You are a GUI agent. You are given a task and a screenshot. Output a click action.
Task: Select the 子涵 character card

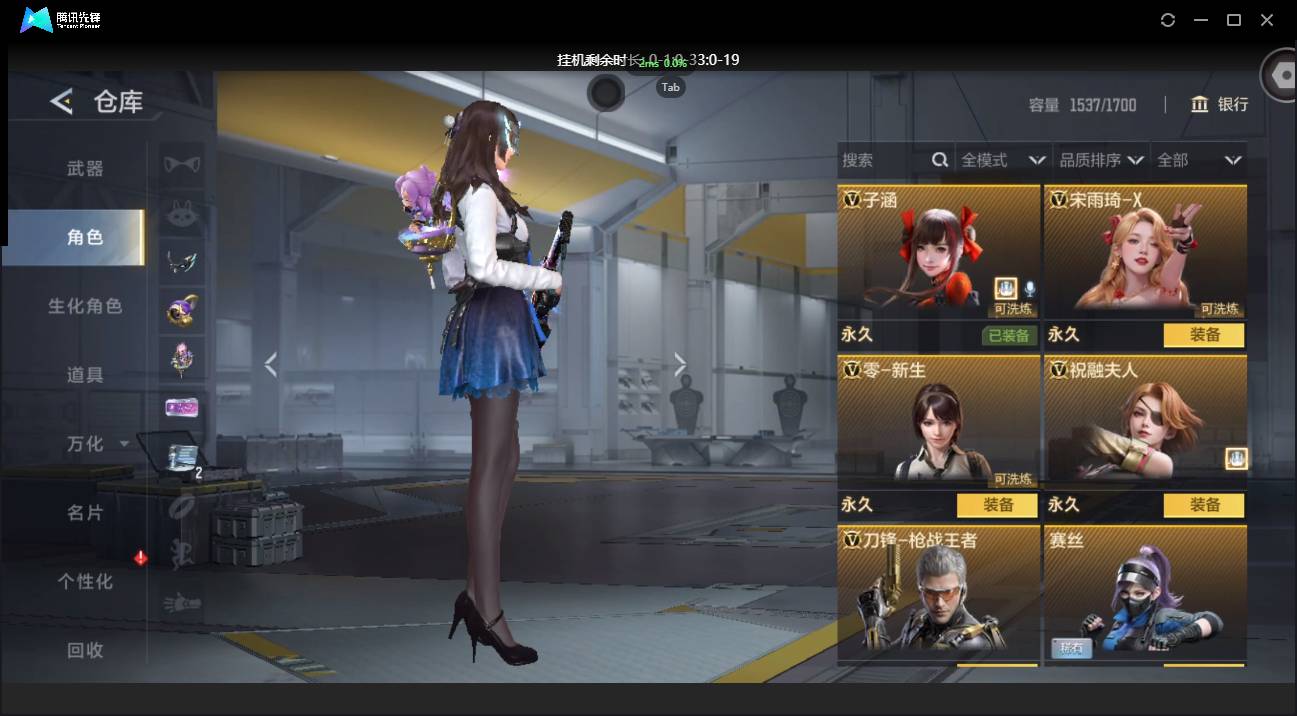tap(938, 252)
